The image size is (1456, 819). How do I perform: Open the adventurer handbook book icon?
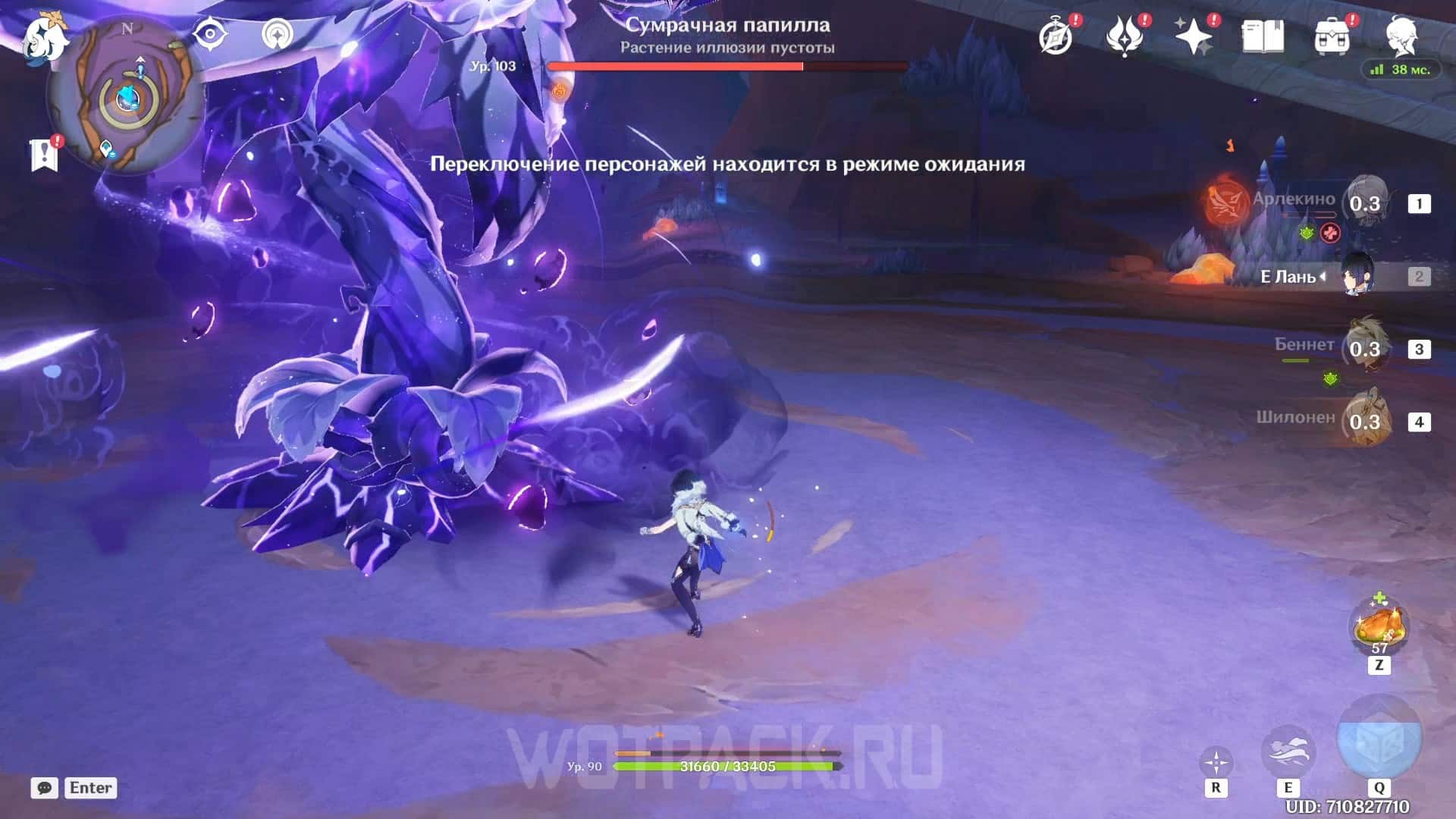[1263, 36]
